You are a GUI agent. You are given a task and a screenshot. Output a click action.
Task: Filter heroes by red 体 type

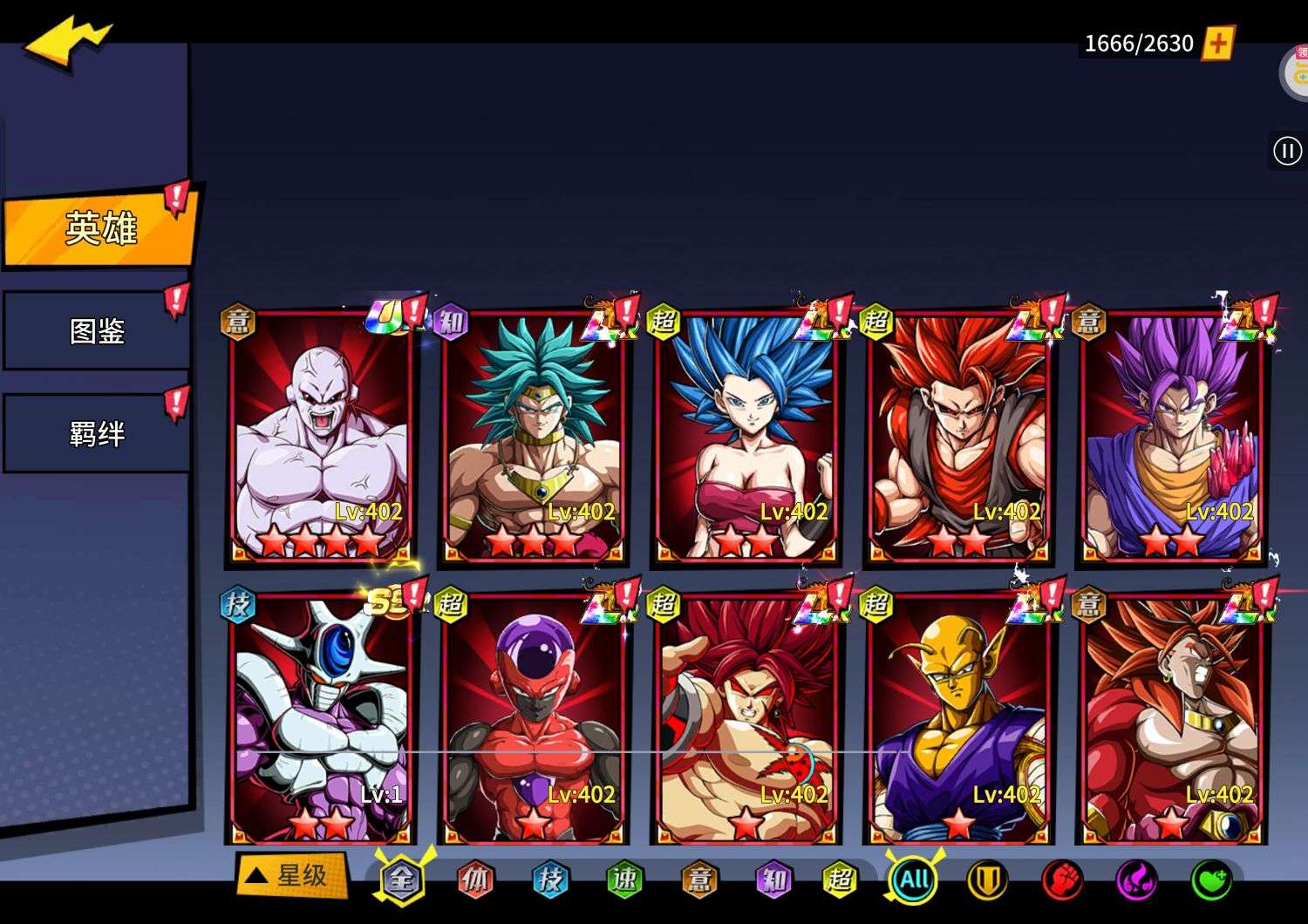(475, 880)
